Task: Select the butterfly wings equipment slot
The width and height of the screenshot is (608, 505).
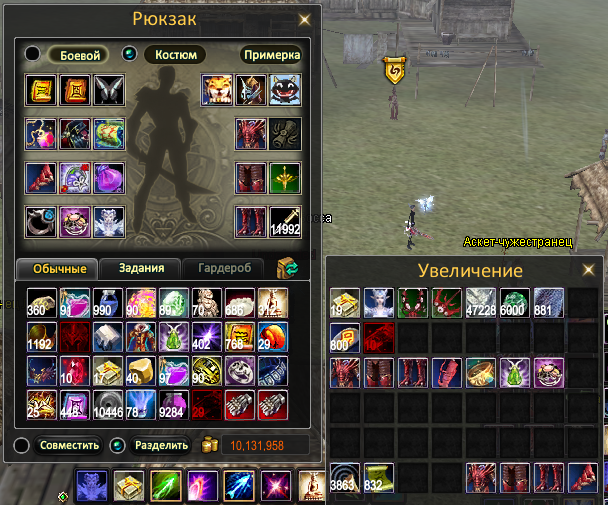Action: pos(108,90)
